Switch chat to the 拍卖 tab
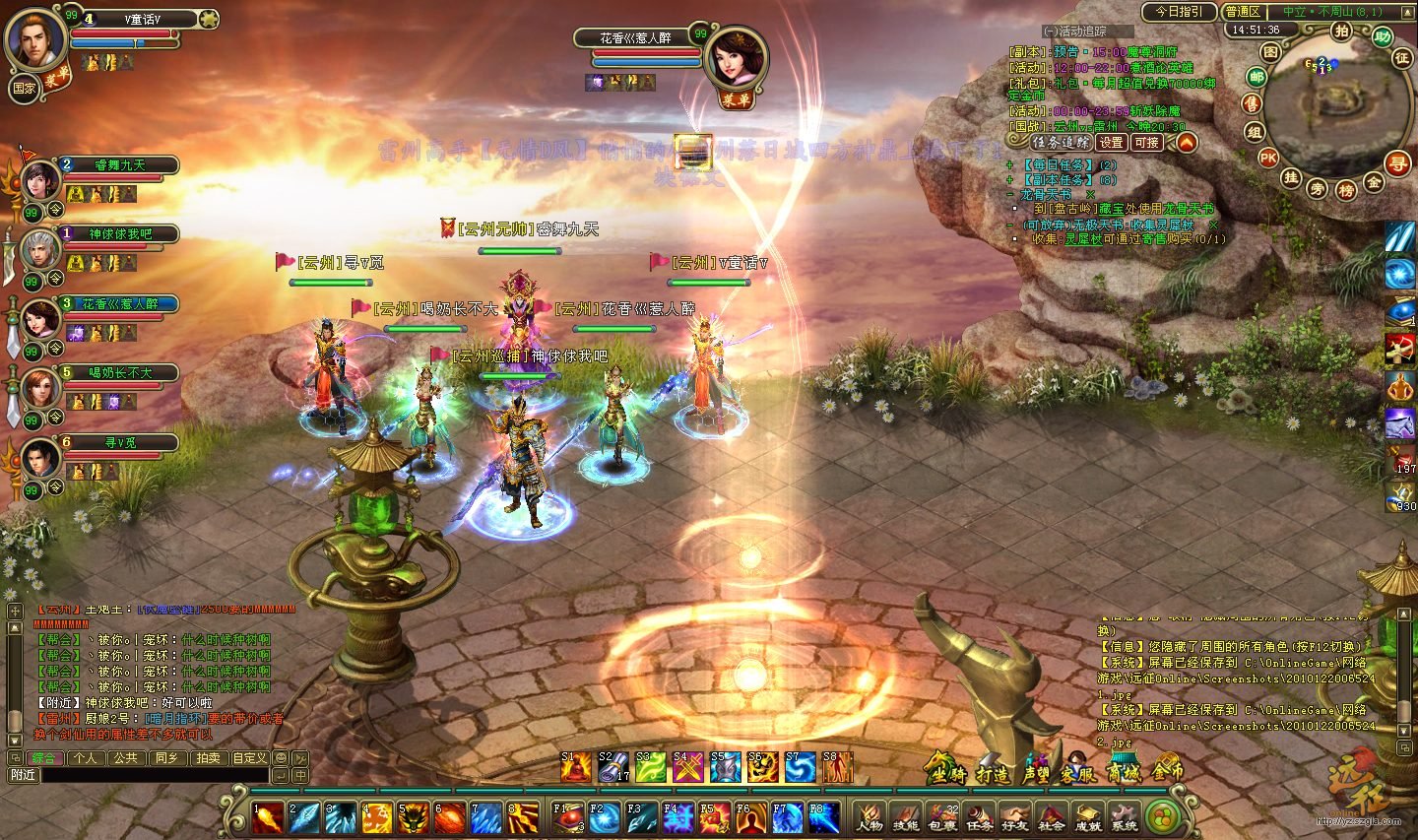Viewport: 1418px width, 840px height. tap(208, 758)
